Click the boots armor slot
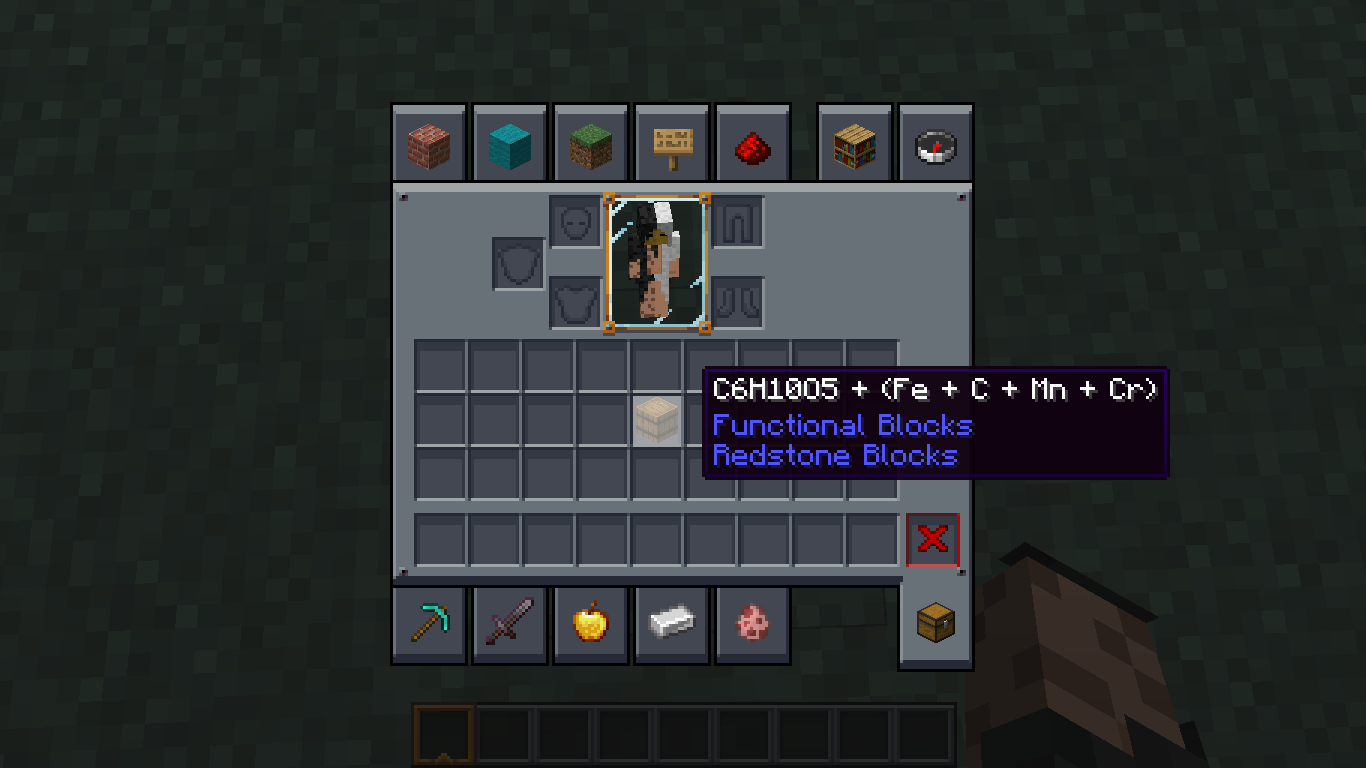 (740, 300)
